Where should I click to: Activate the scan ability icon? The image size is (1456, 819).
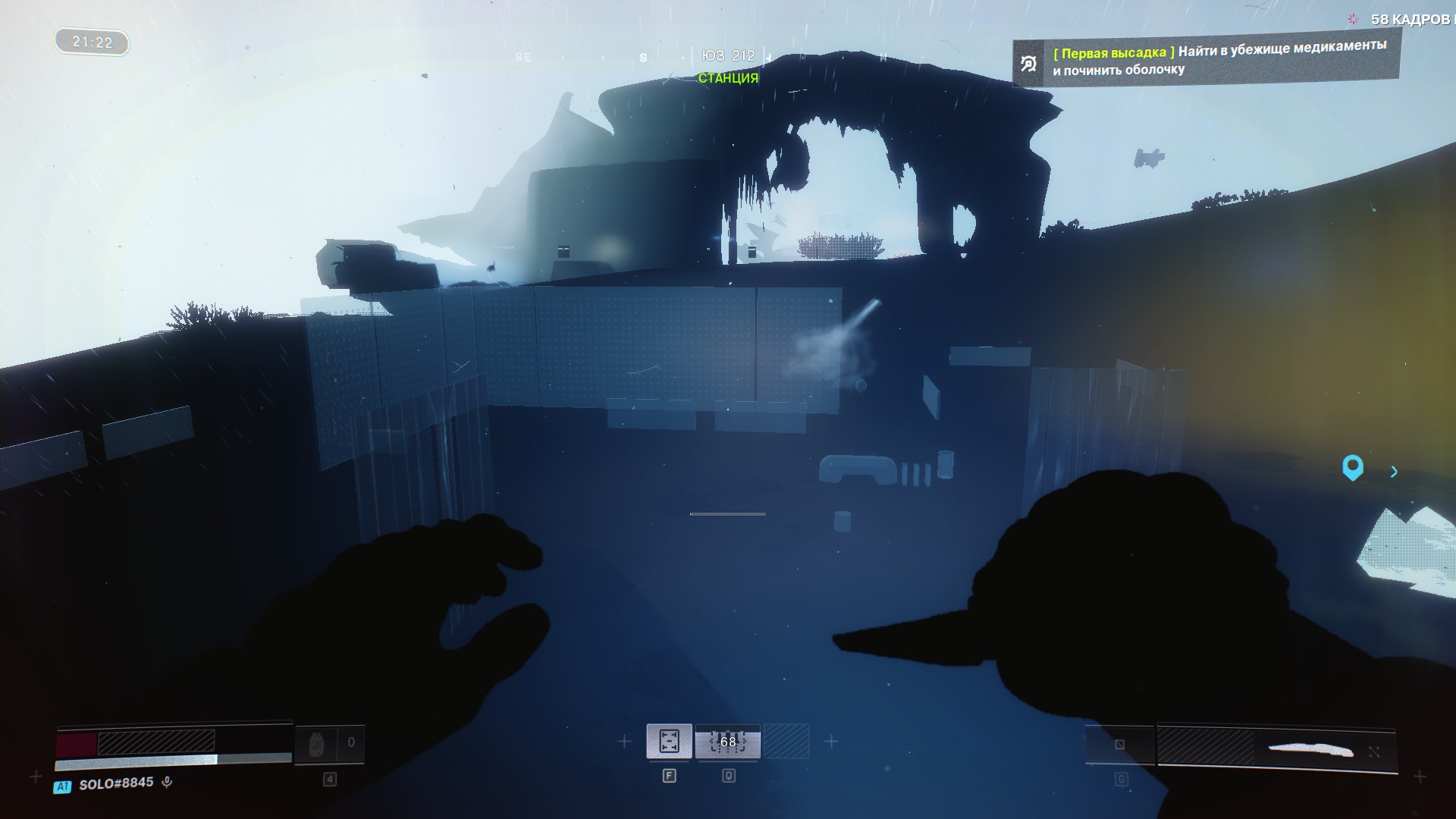(x=669, y=741)
